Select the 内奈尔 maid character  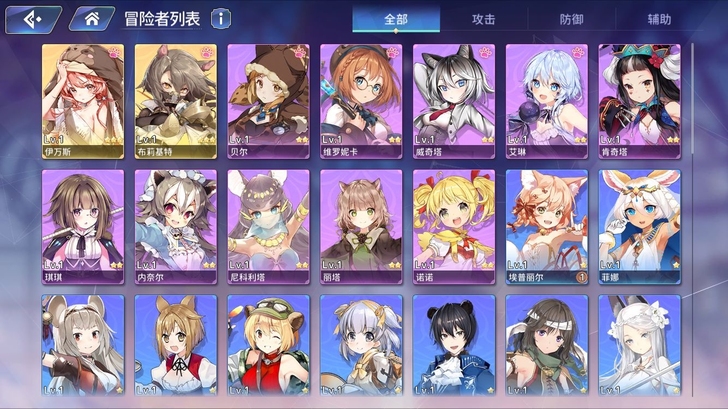tap(176, 226)
